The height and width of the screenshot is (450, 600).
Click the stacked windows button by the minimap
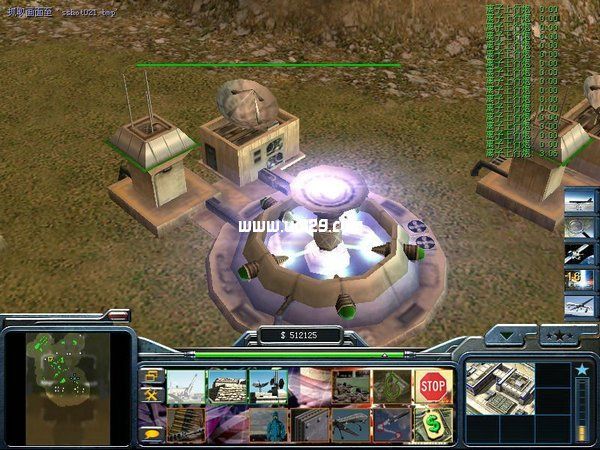151,376
